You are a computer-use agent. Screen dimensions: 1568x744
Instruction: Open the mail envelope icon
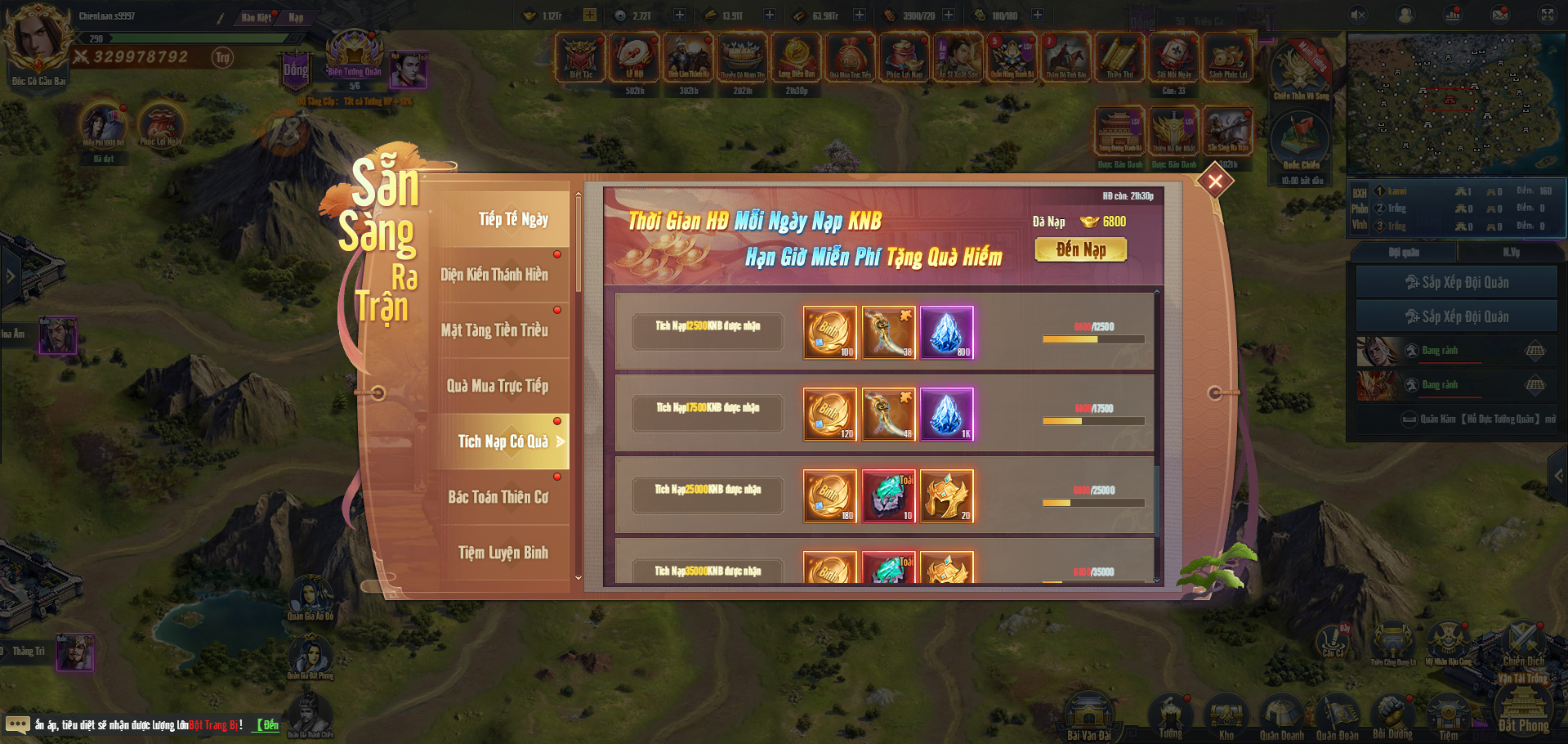click(1500, 15)
